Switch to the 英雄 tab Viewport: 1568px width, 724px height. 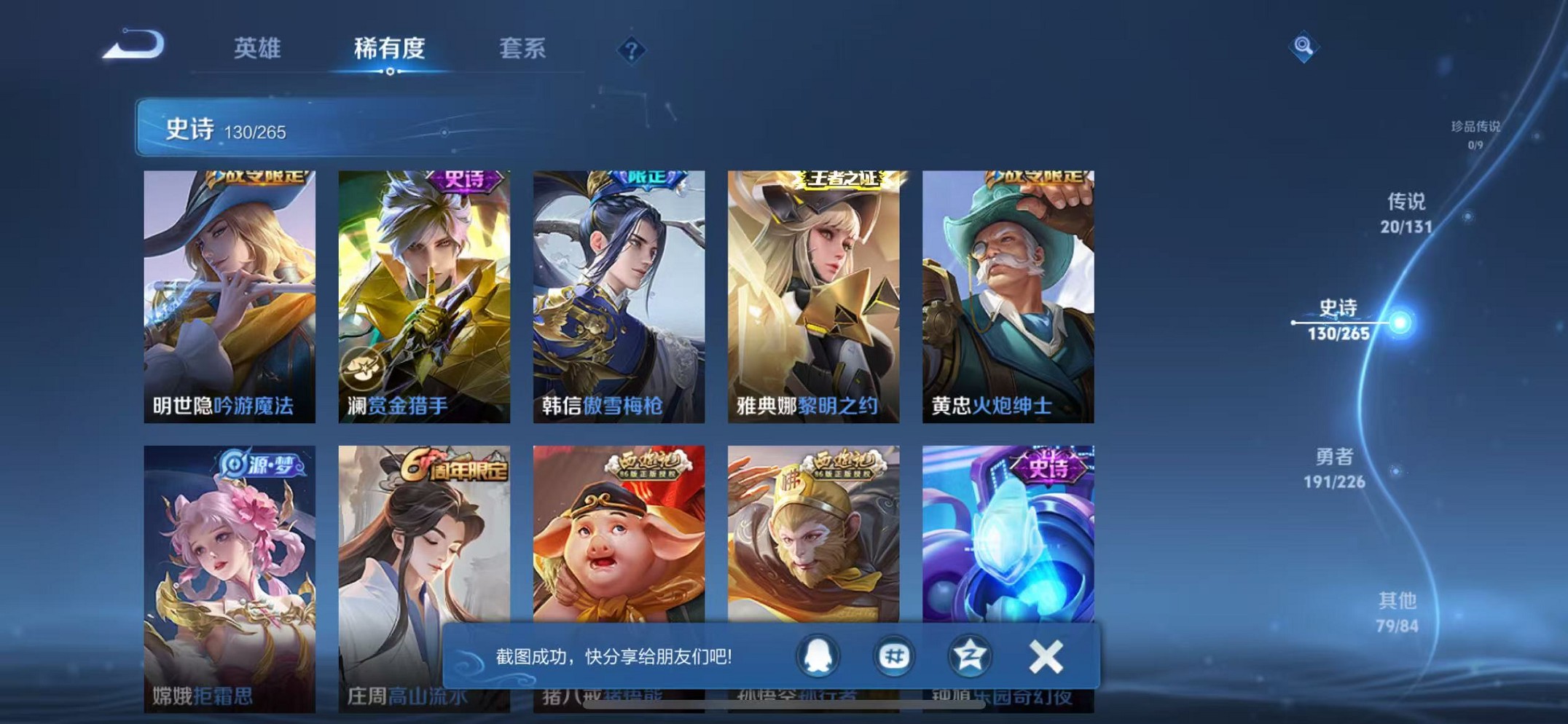(x=259, y=50)
